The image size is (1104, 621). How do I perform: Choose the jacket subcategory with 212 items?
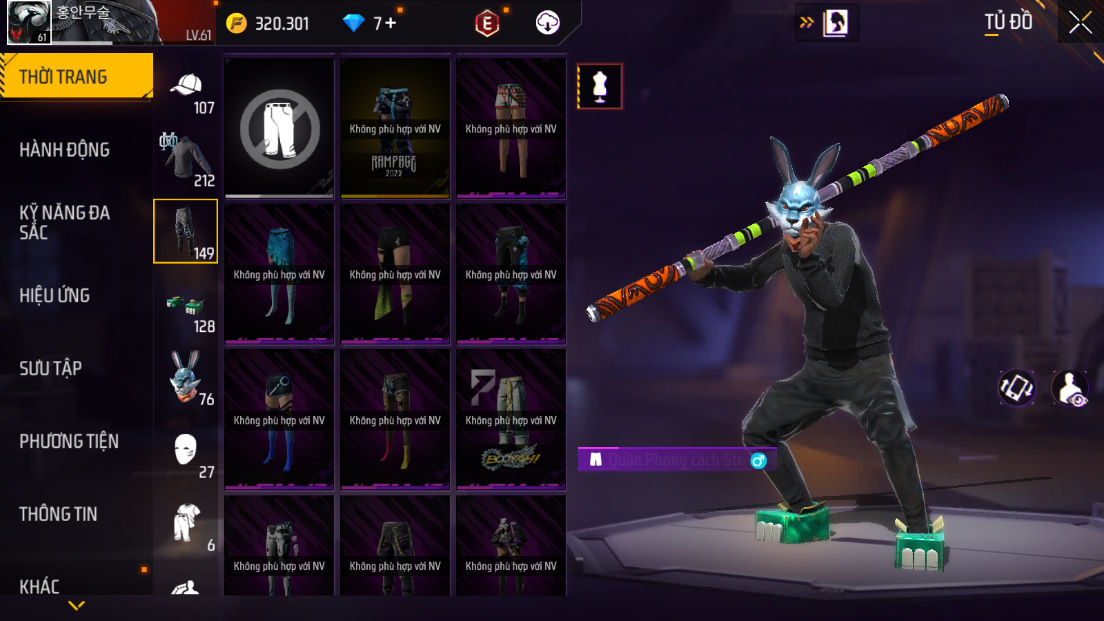[187, 160]
